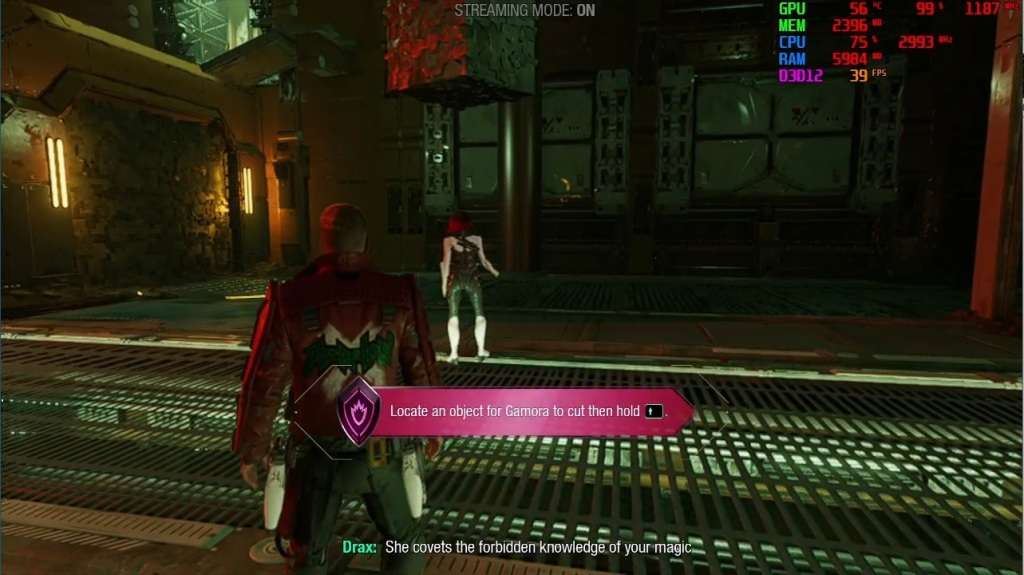Click the purple Guardians shield hint icon
Screen dimensions: 1024x575
[x=358, y=411]
